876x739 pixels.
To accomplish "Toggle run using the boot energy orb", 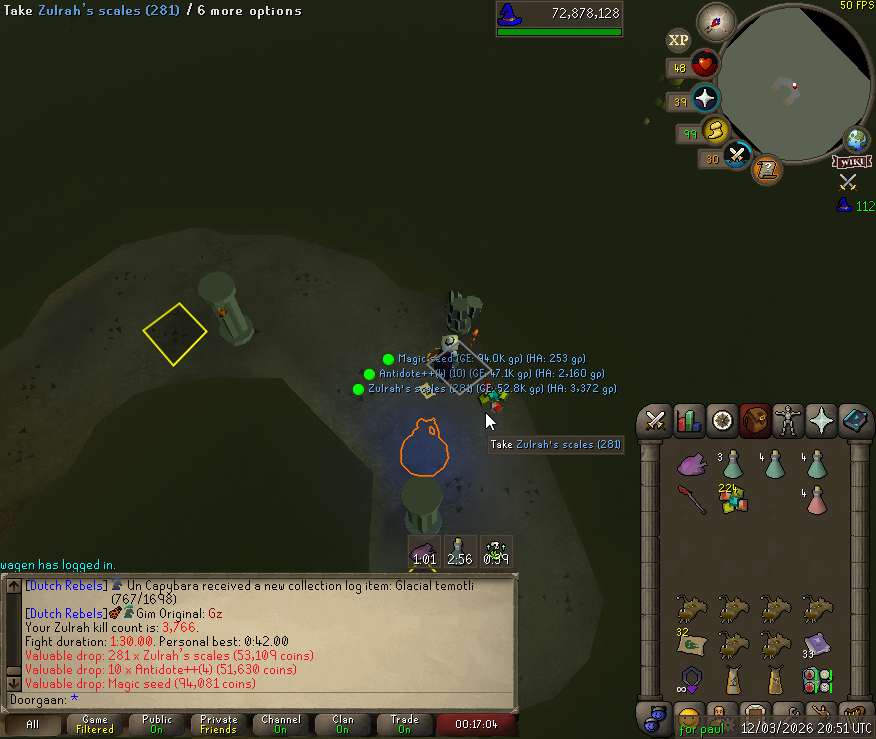I will [714, 130].
